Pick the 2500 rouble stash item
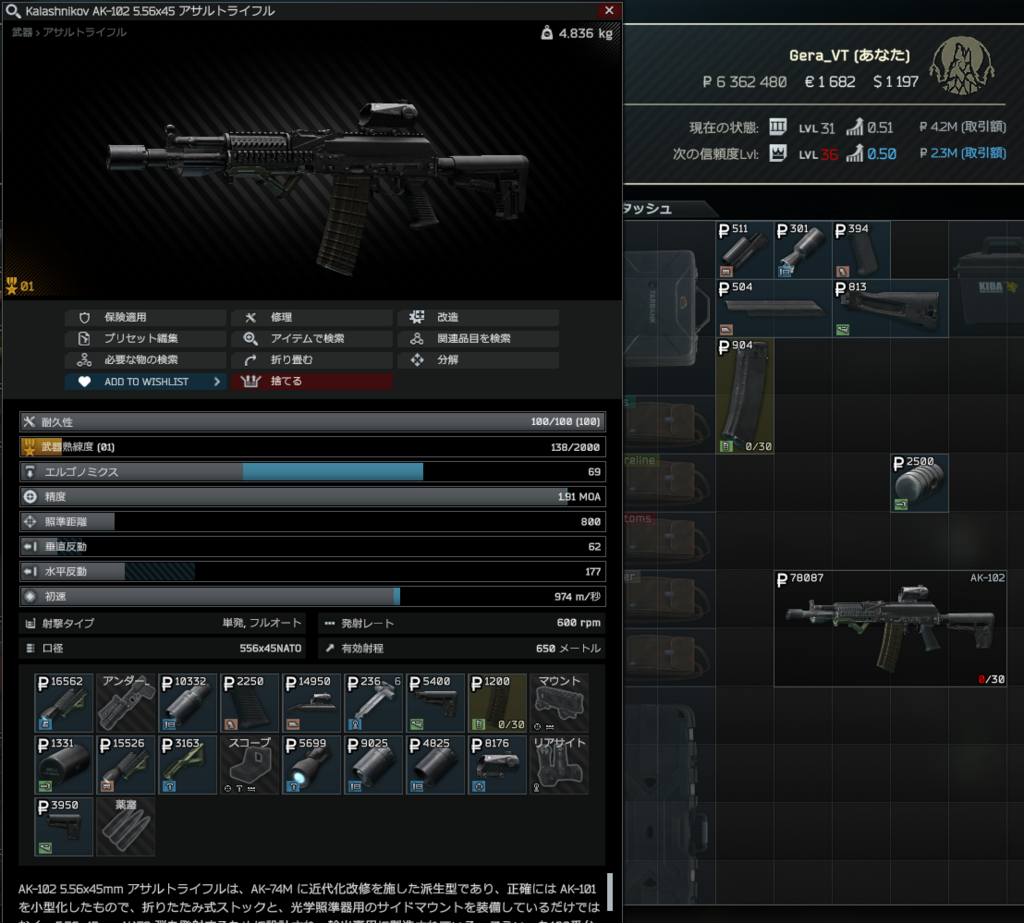Screen dimensions: 1024x923 pyautogui.click(x=919, y=483)
